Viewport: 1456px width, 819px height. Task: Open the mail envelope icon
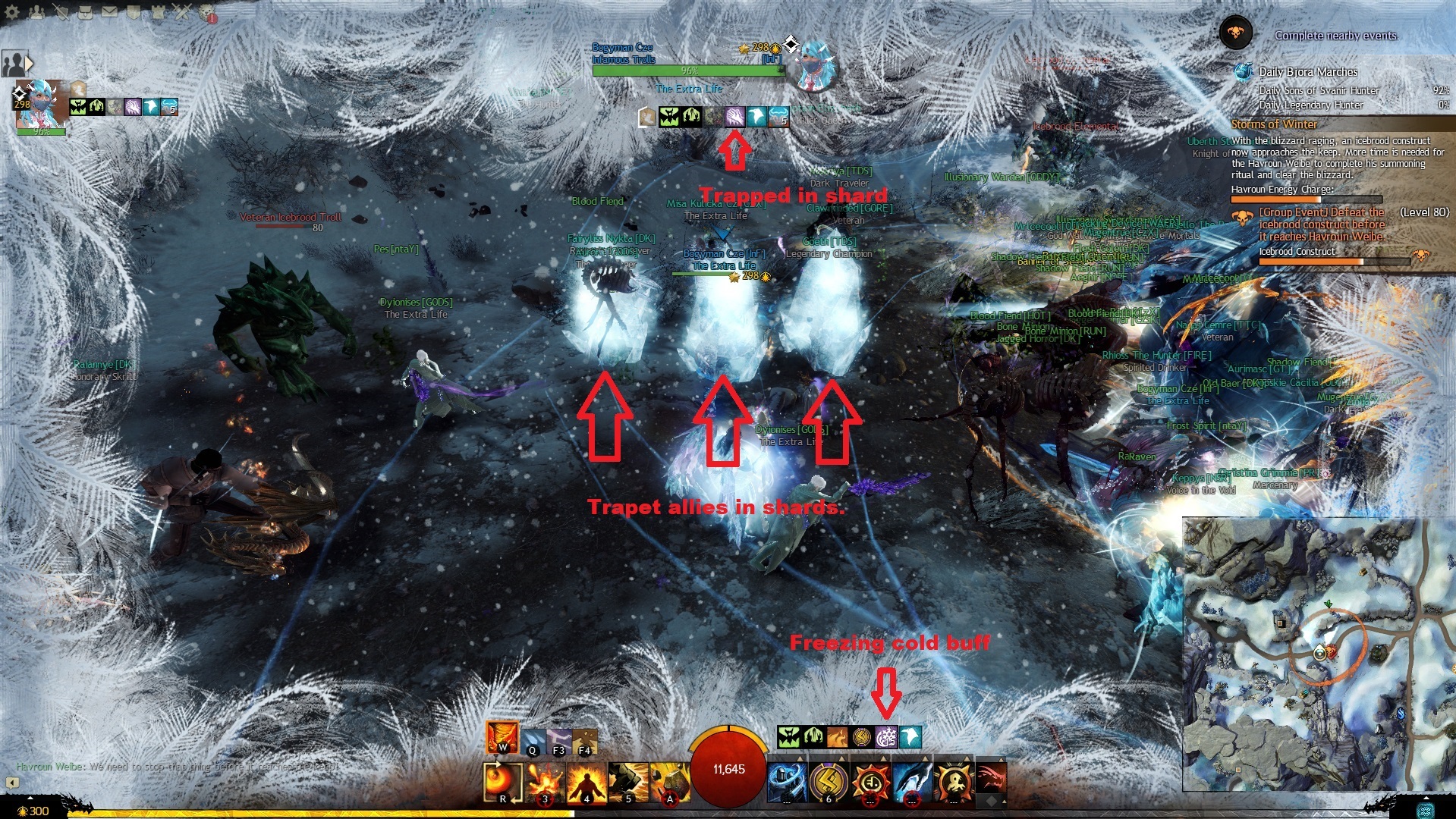pos(109,11)
